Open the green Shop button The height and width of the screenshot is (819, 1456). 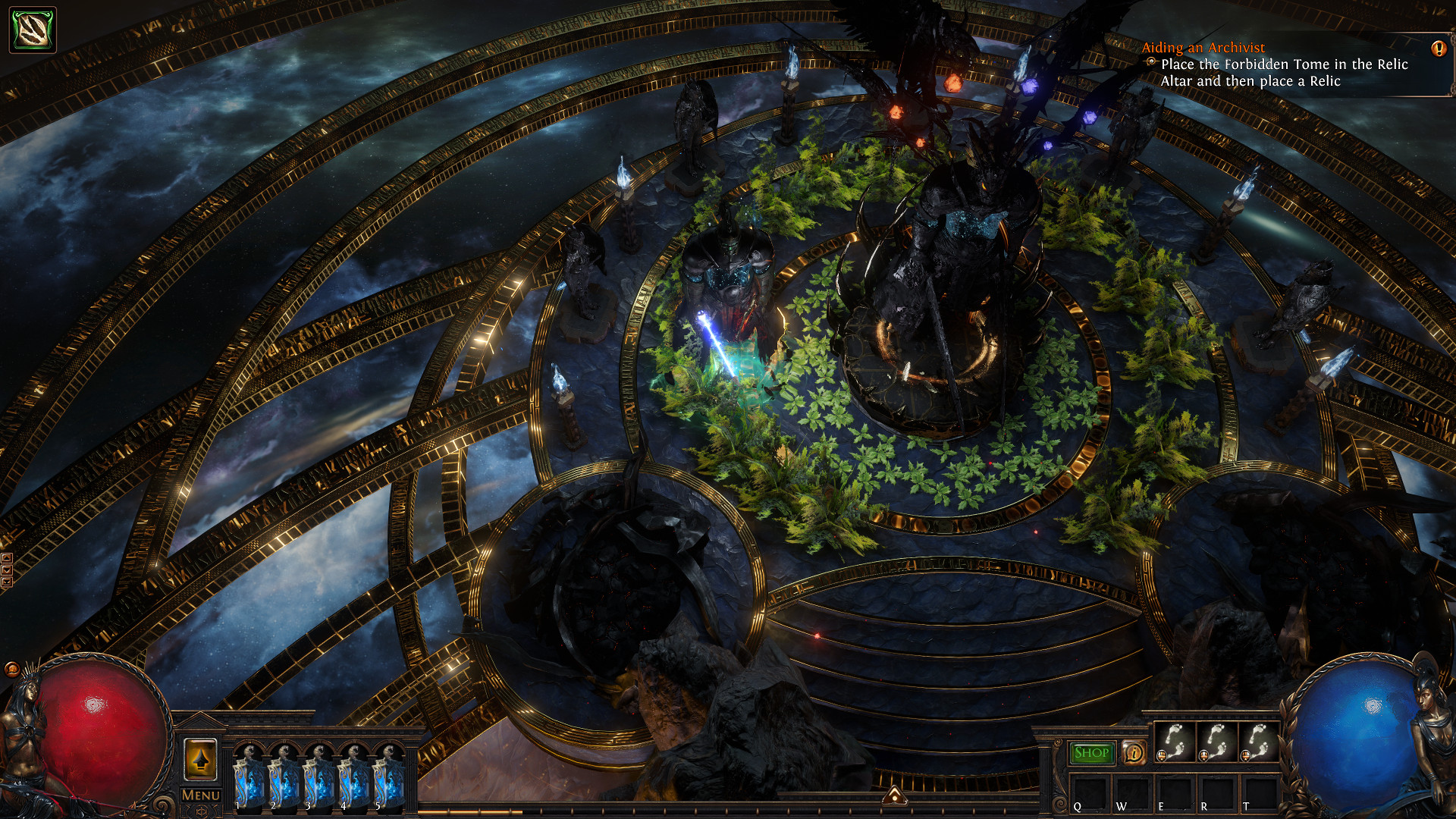pos(1091,753)
